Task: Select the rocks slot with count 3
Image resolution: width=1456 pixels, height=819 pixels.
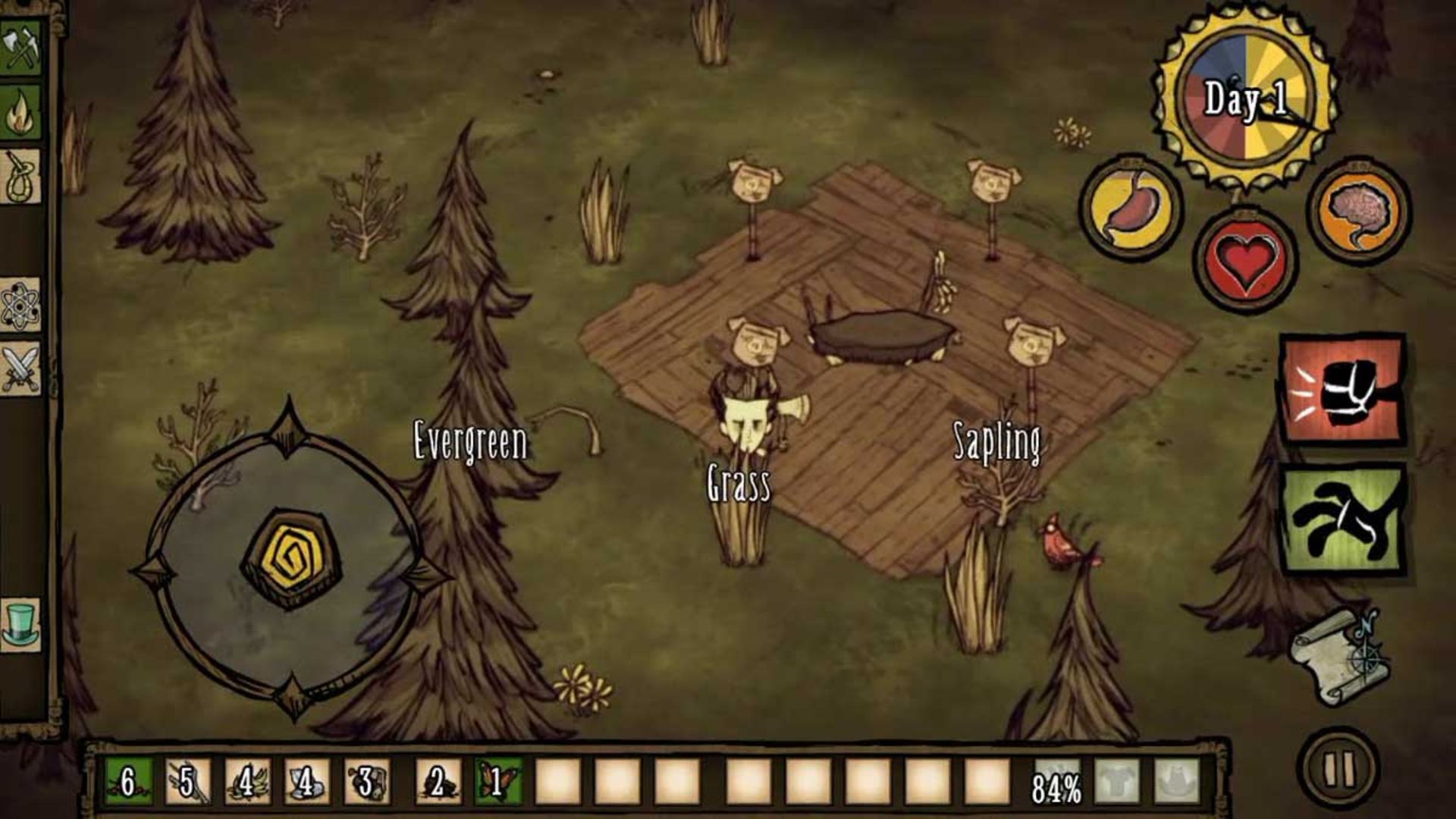Action: [x=366, y=781]
